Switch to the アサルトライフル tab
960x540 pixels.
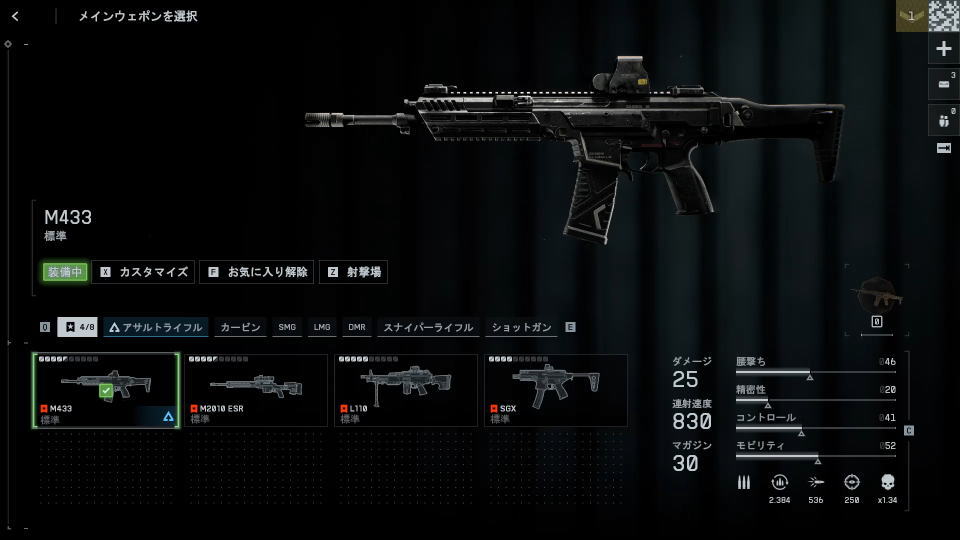[x=156, y=327]
